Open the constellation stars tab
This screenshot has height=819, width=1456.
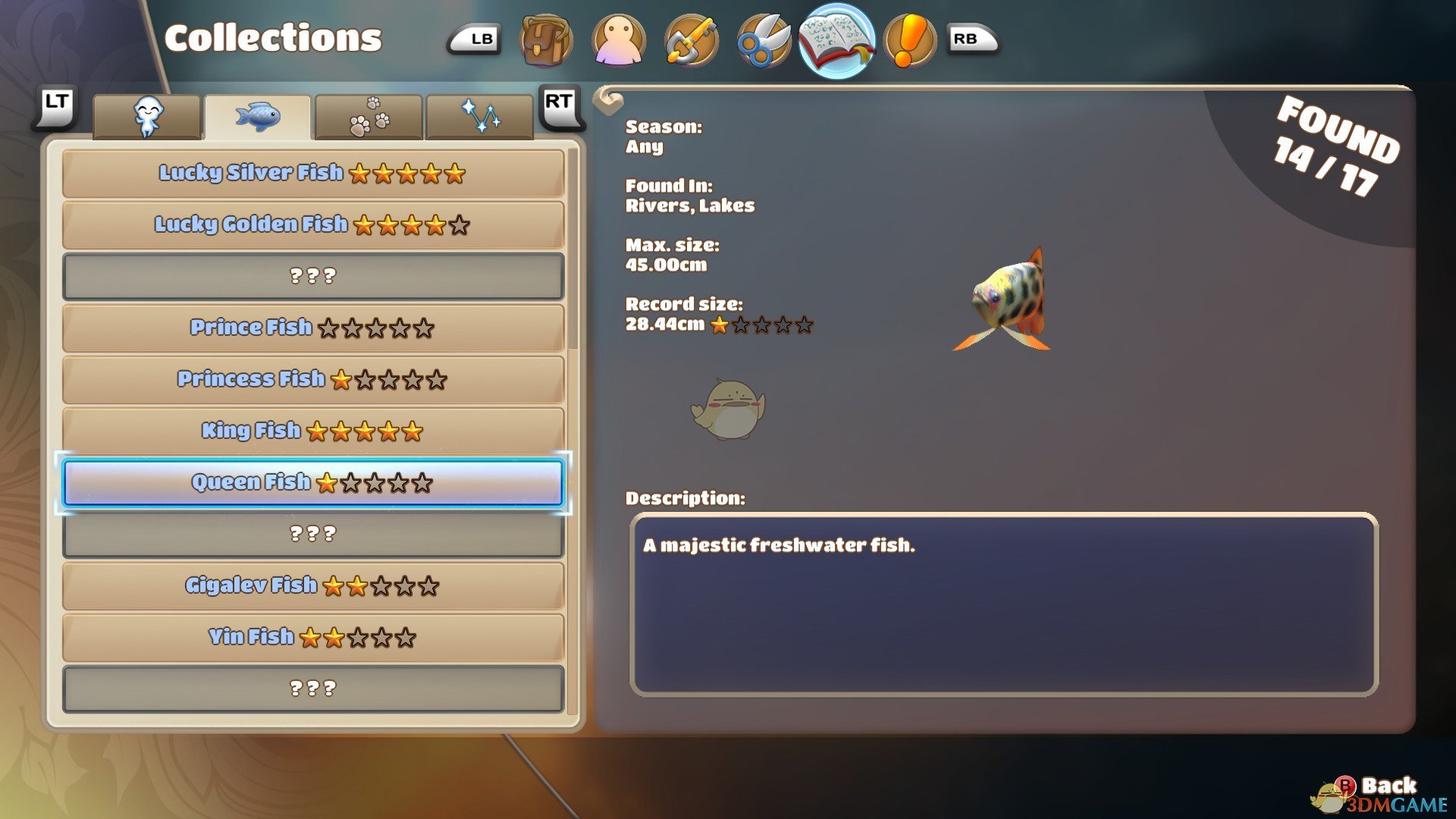(x=480, y=118)
